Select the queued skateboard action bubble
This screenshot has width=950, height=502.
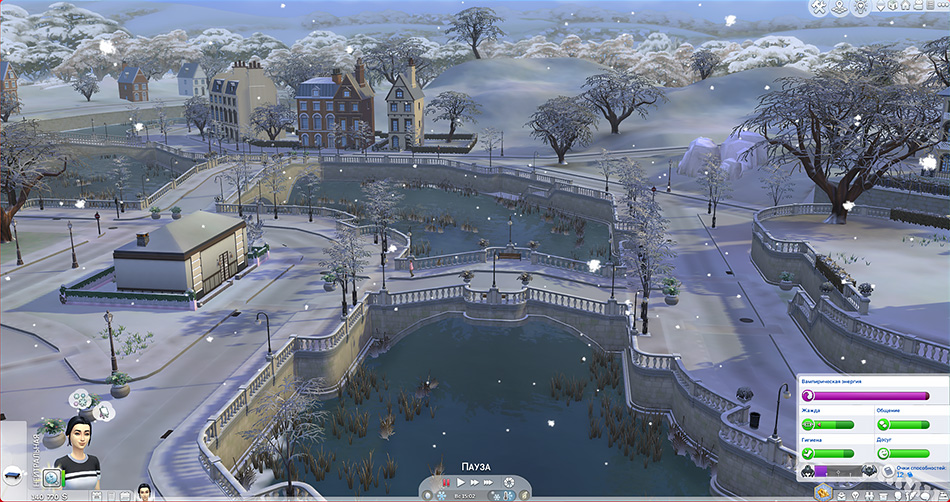(x=15, y=473)
